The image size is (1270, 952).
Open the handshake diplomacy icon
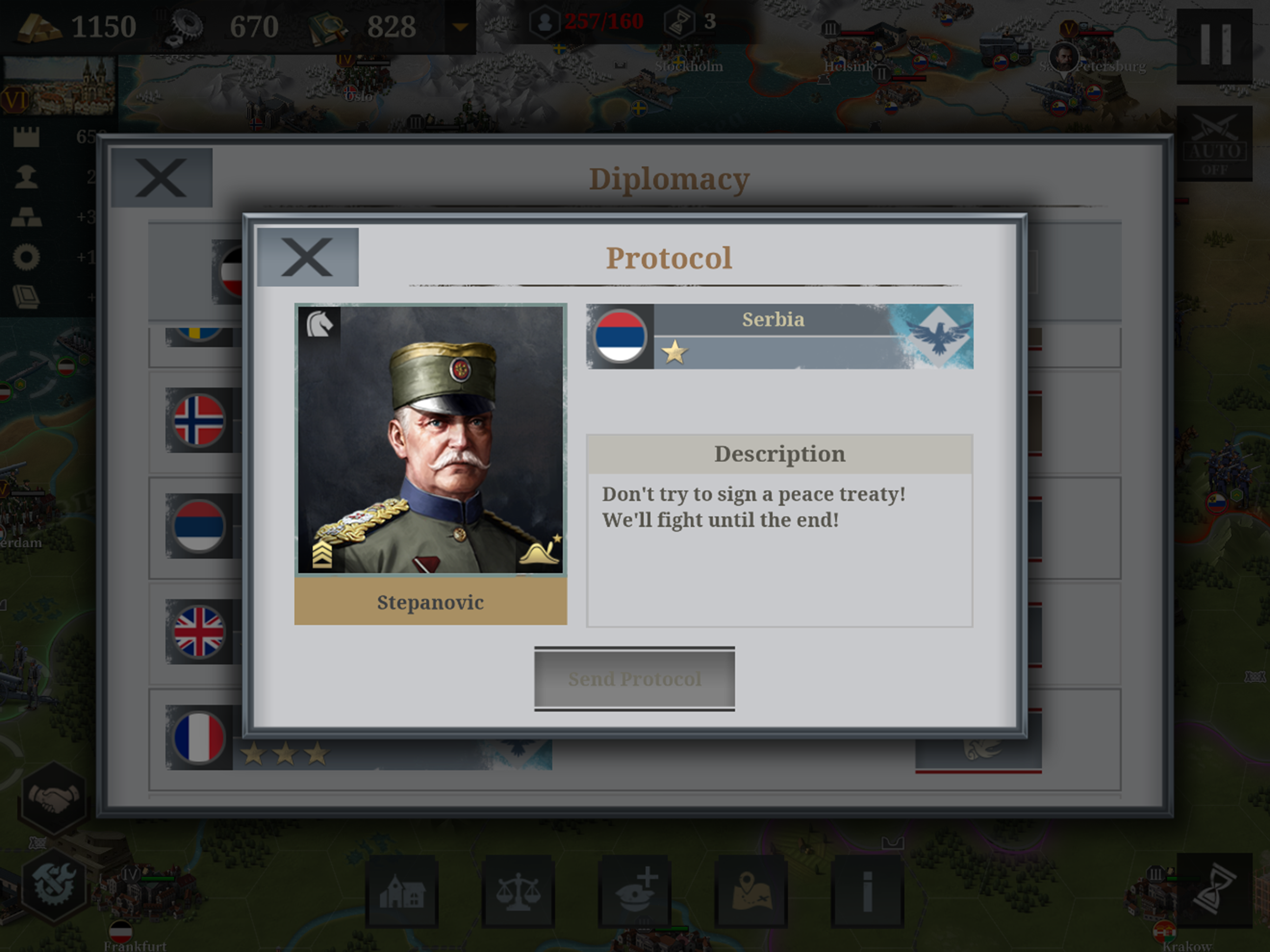[53, 798]
